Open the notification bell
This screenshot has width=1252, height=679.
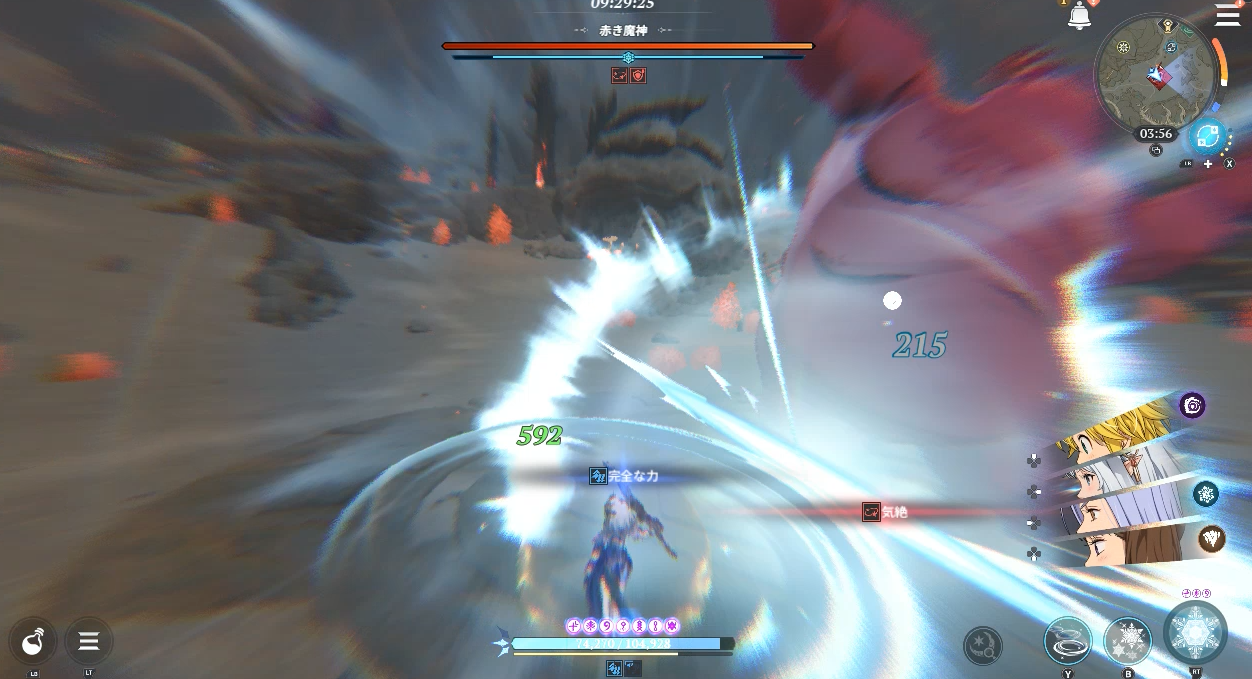click(x=1079, y=16)
